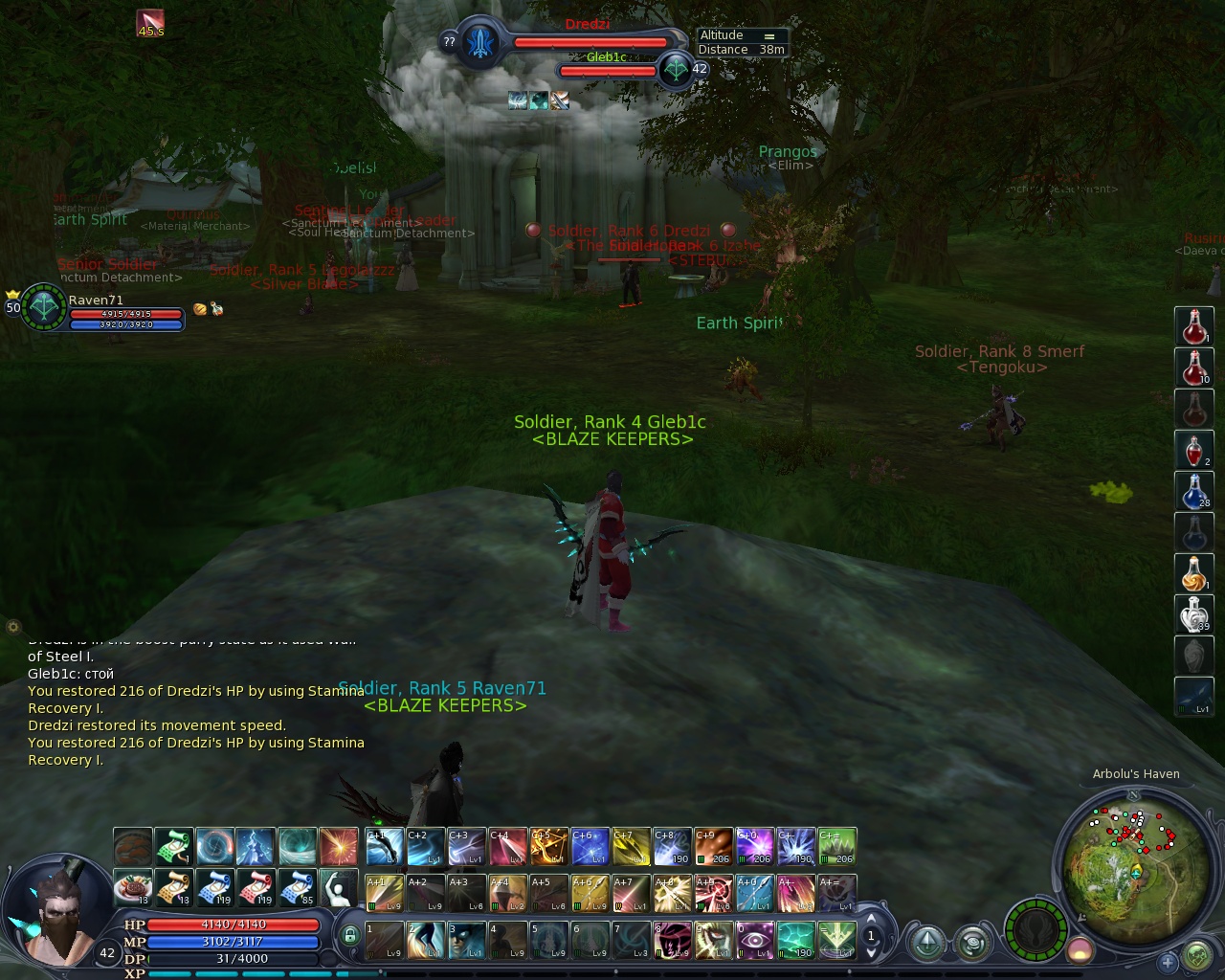Open the green skull menu button
Viewport: 1225px width, 980px height.
click(1197, 955)
